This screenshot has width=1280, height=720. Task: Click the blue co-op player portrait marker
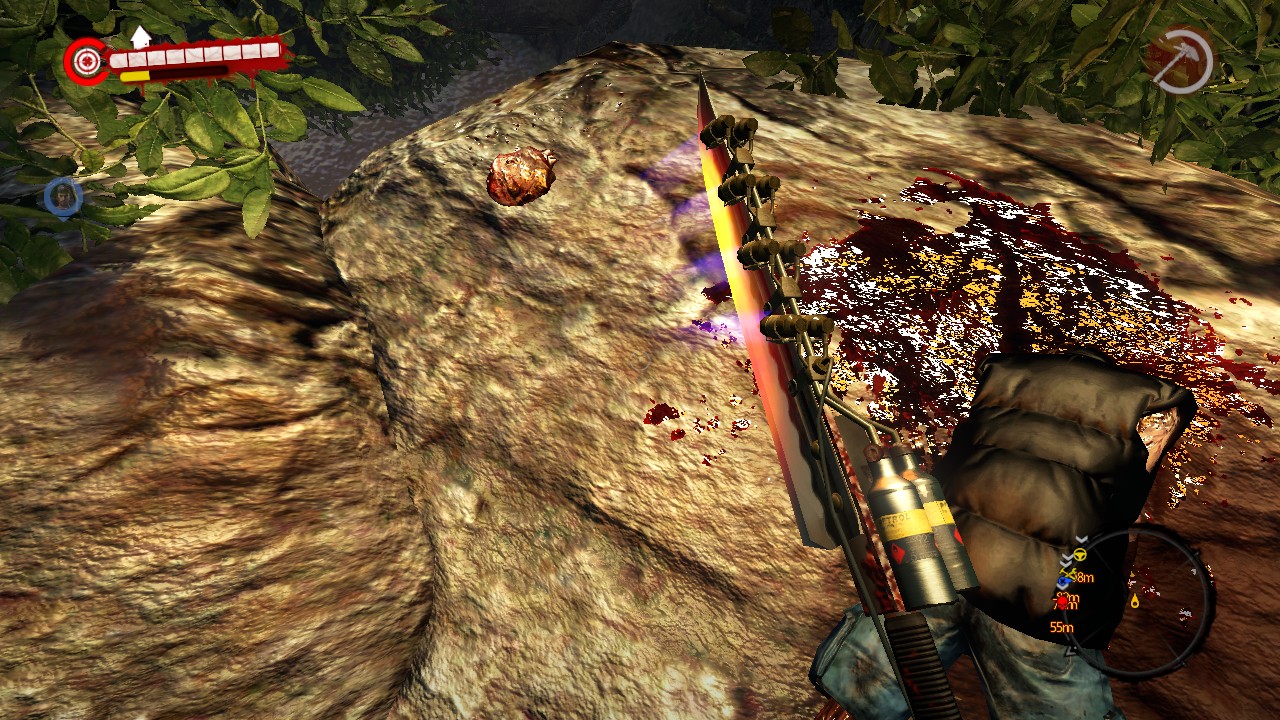tap(63, 196)
